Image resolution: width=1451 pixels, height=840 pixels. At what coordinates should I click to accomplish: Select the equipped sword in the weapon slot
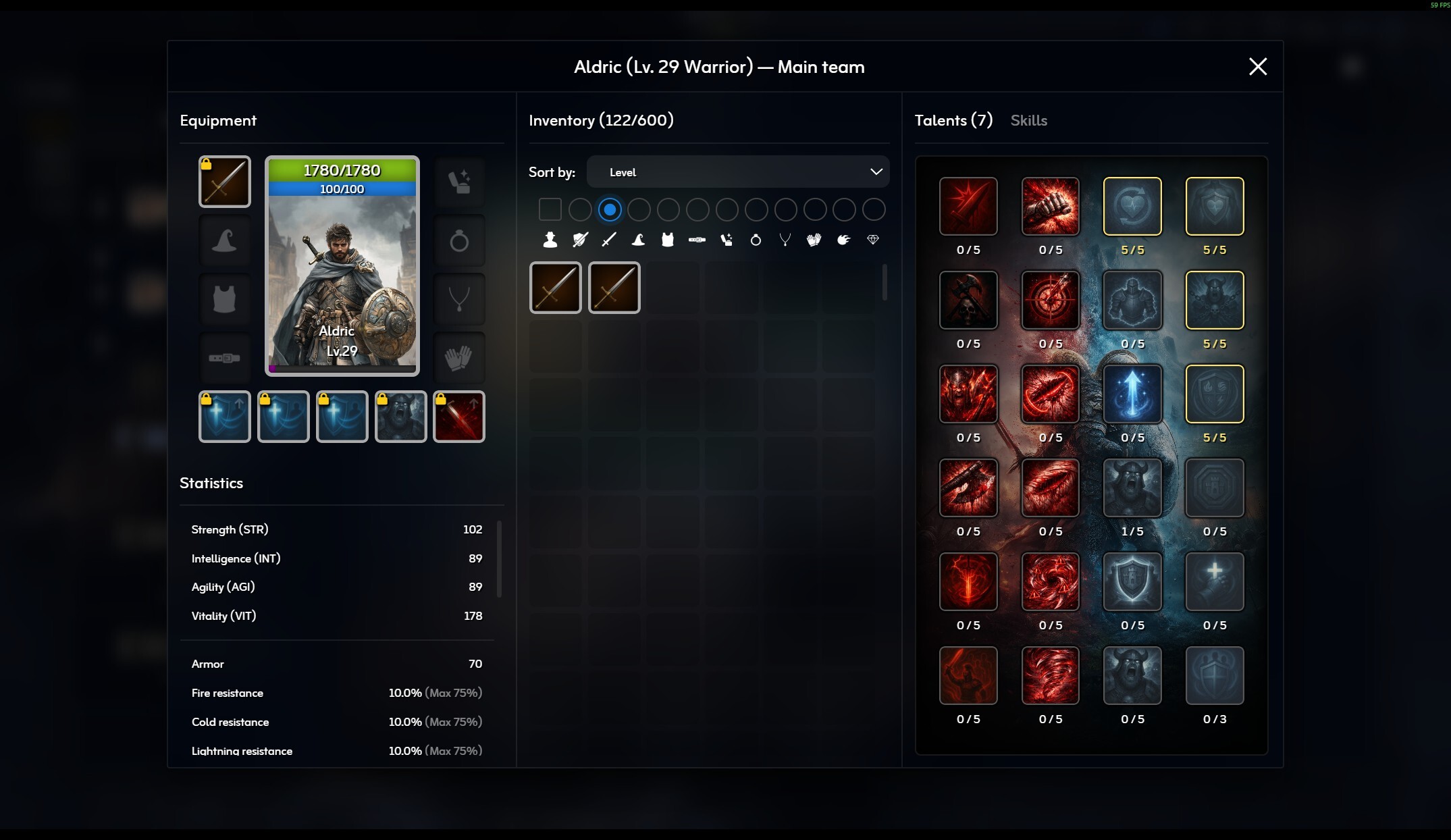[x=224, y=181]
